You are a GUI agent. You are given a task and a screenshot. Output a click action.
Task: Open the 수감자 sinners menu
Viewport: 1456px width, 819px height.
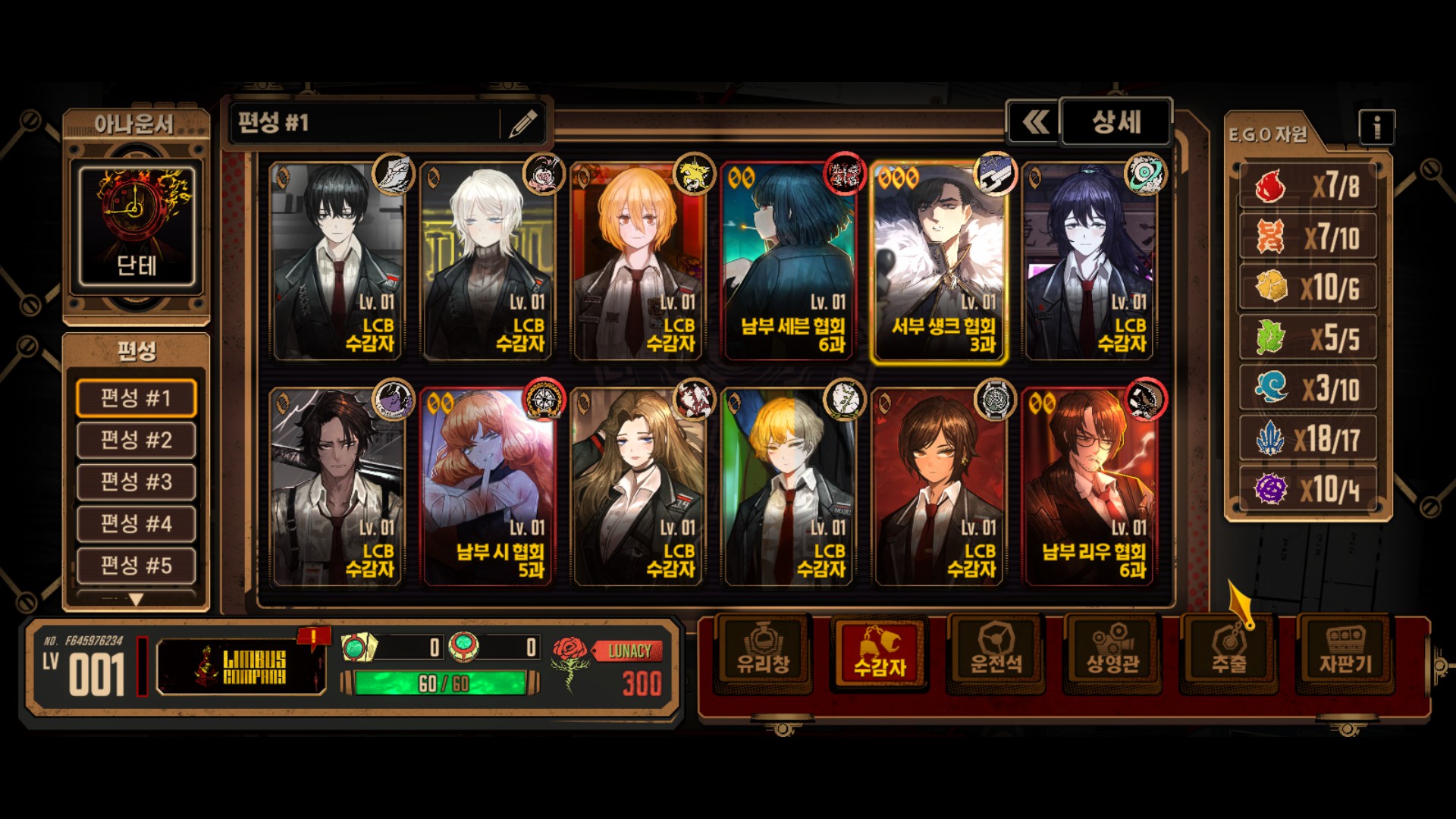point(880,654)
